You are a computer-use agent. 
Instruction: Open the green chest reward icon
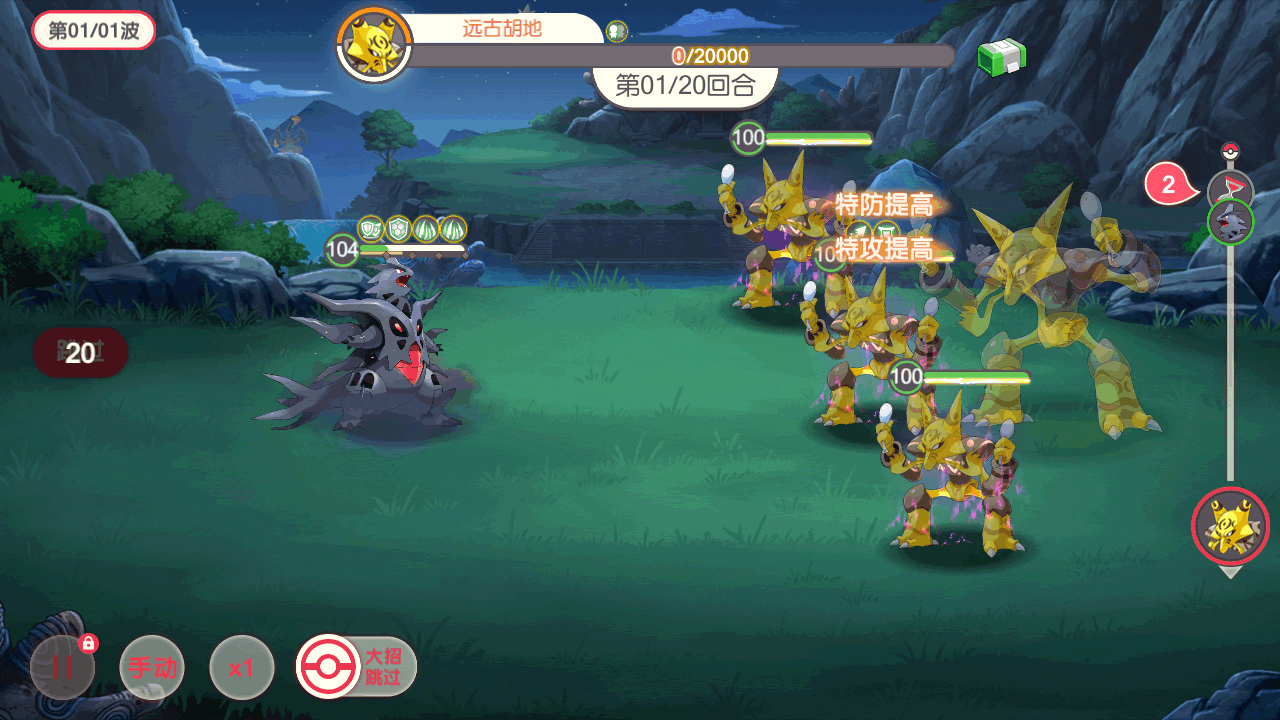click(1001, 56)
